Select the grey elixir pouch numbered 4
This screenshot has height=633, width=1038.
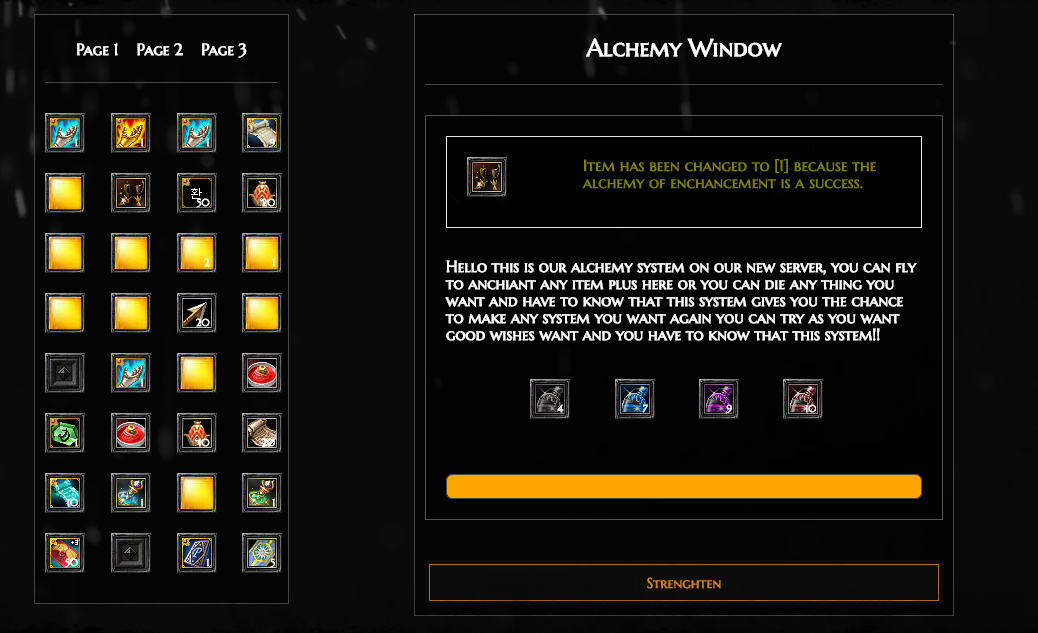[x=549, y=399]
